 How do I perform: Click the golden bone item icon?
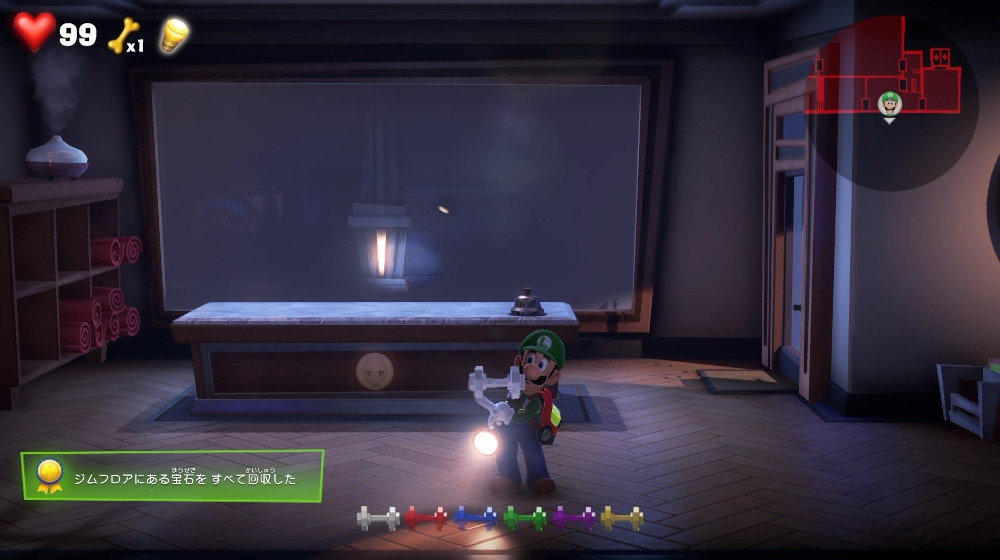click(122, 36)
